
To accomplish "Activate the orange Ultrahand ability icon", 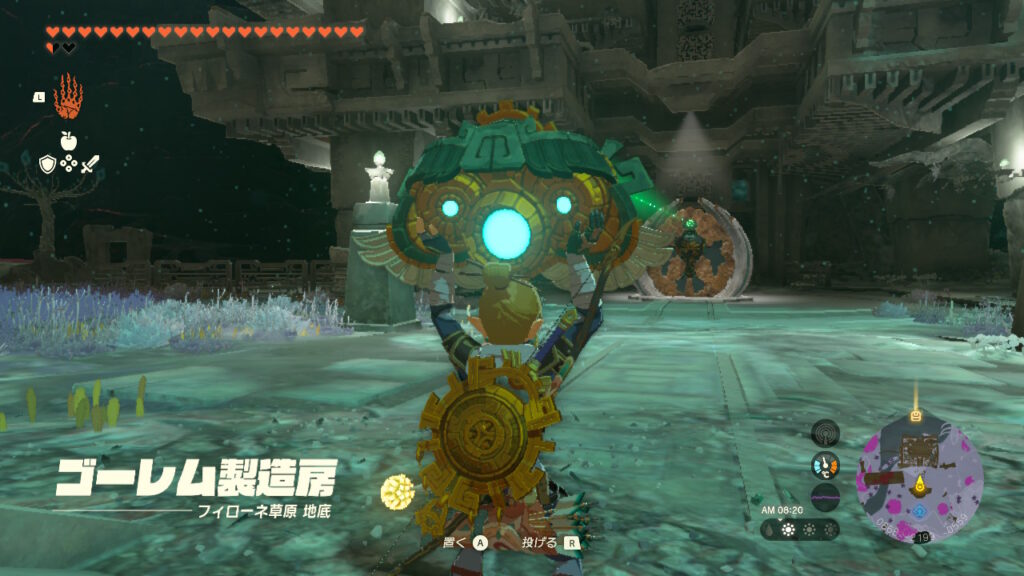I will tap(68, 97).
